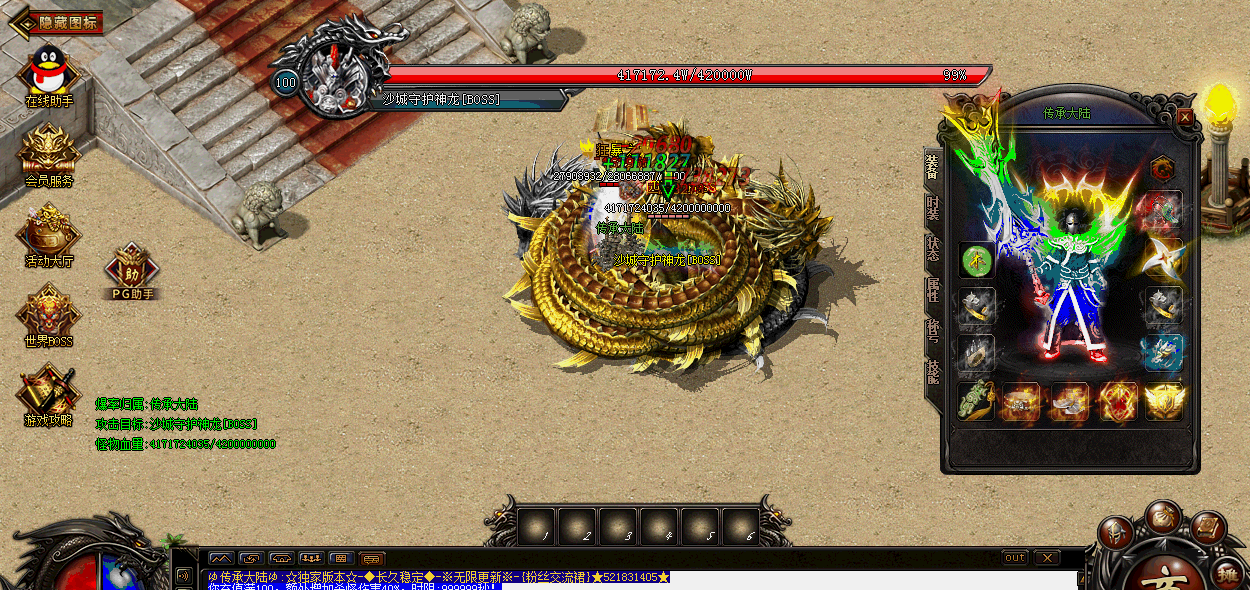Open the PG助手 helper icon
This screenshot has height=590, width=1250.
click(x=131, y=270)
